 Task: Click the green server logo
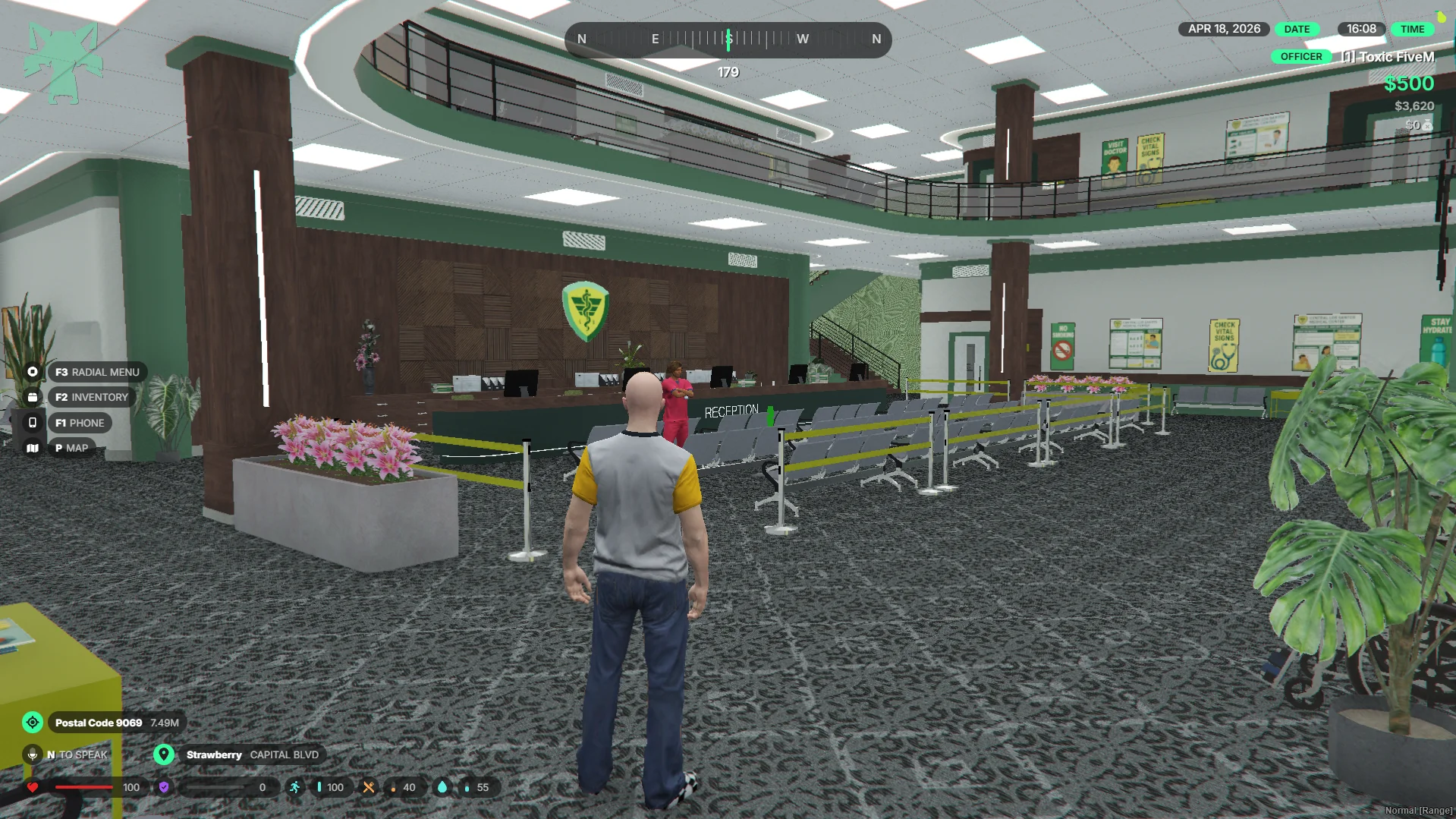pyautogui.click(x=63, y=62)
